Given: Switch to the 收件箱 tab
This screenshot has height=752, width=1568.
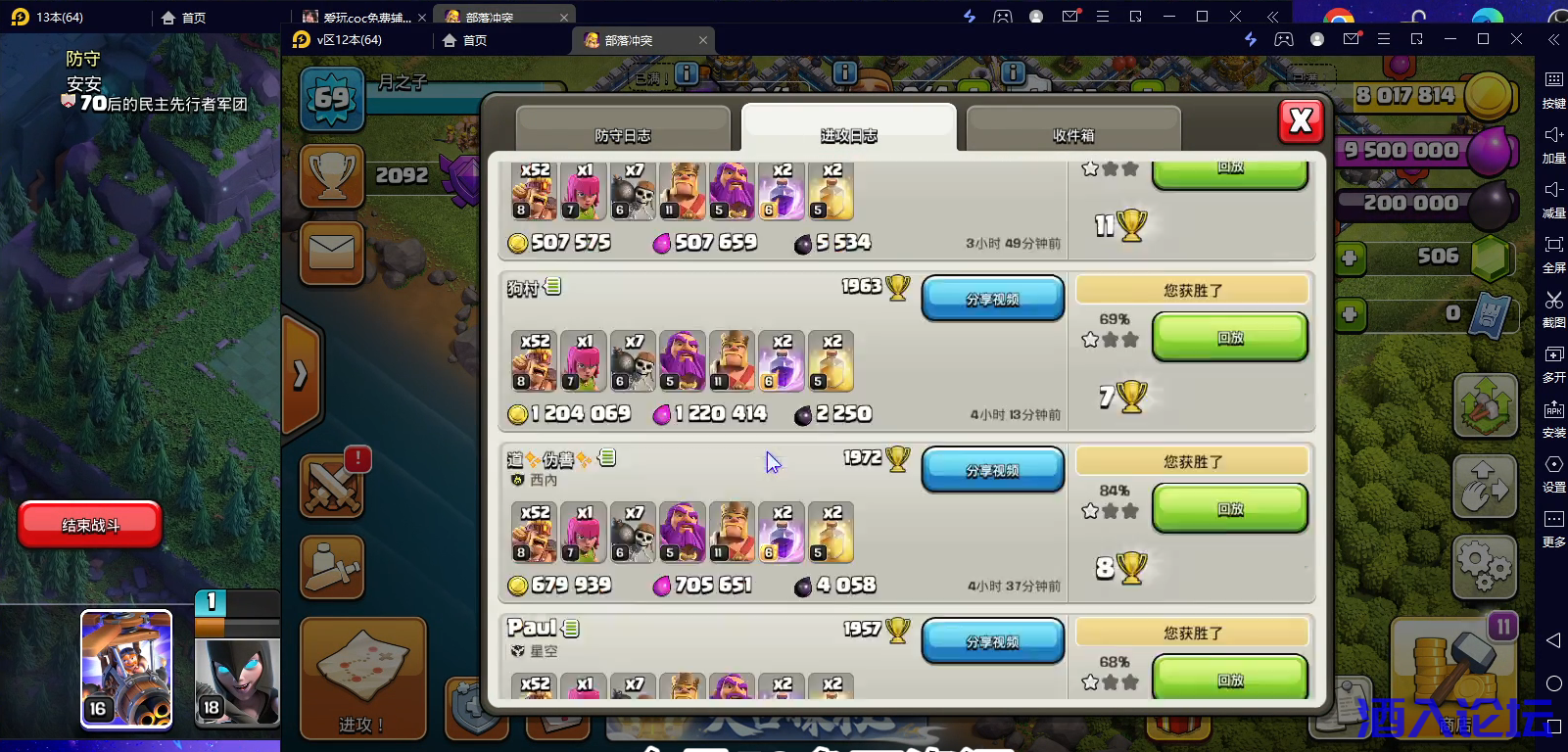Looking at the screenshot, I should (x=1073, y=136).
